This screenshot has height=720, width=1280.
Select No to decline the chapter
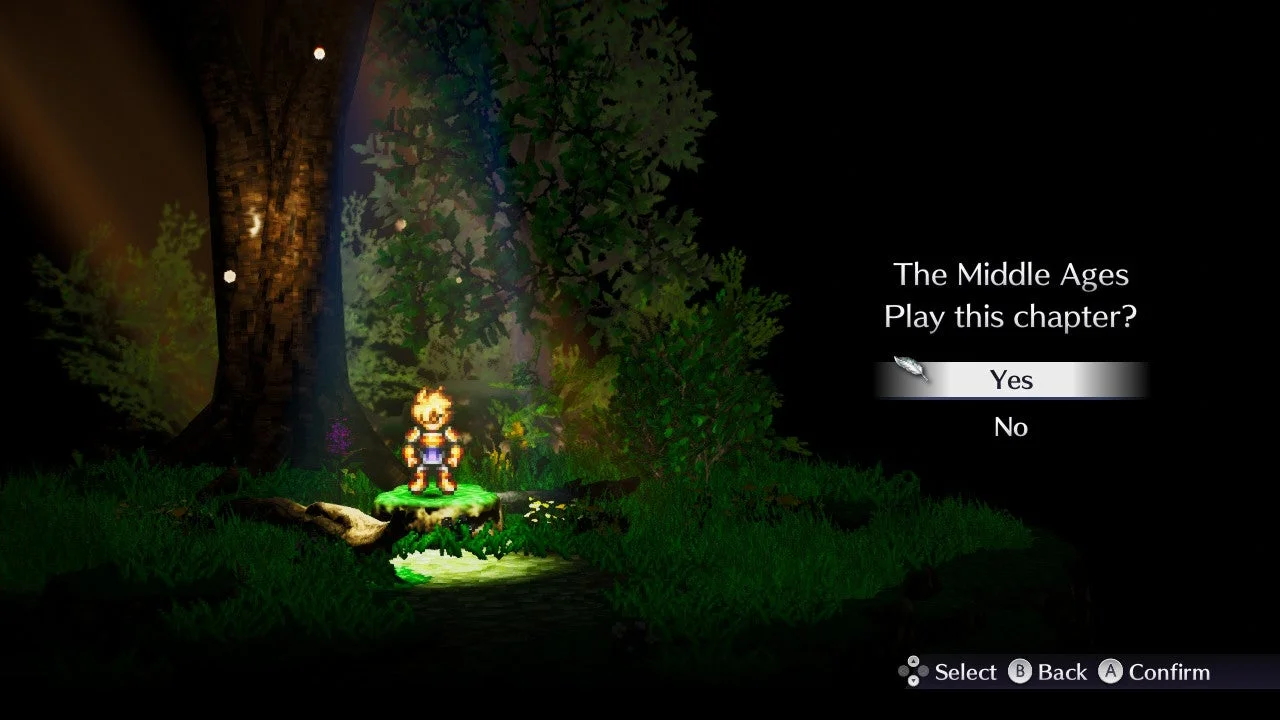1011,427
